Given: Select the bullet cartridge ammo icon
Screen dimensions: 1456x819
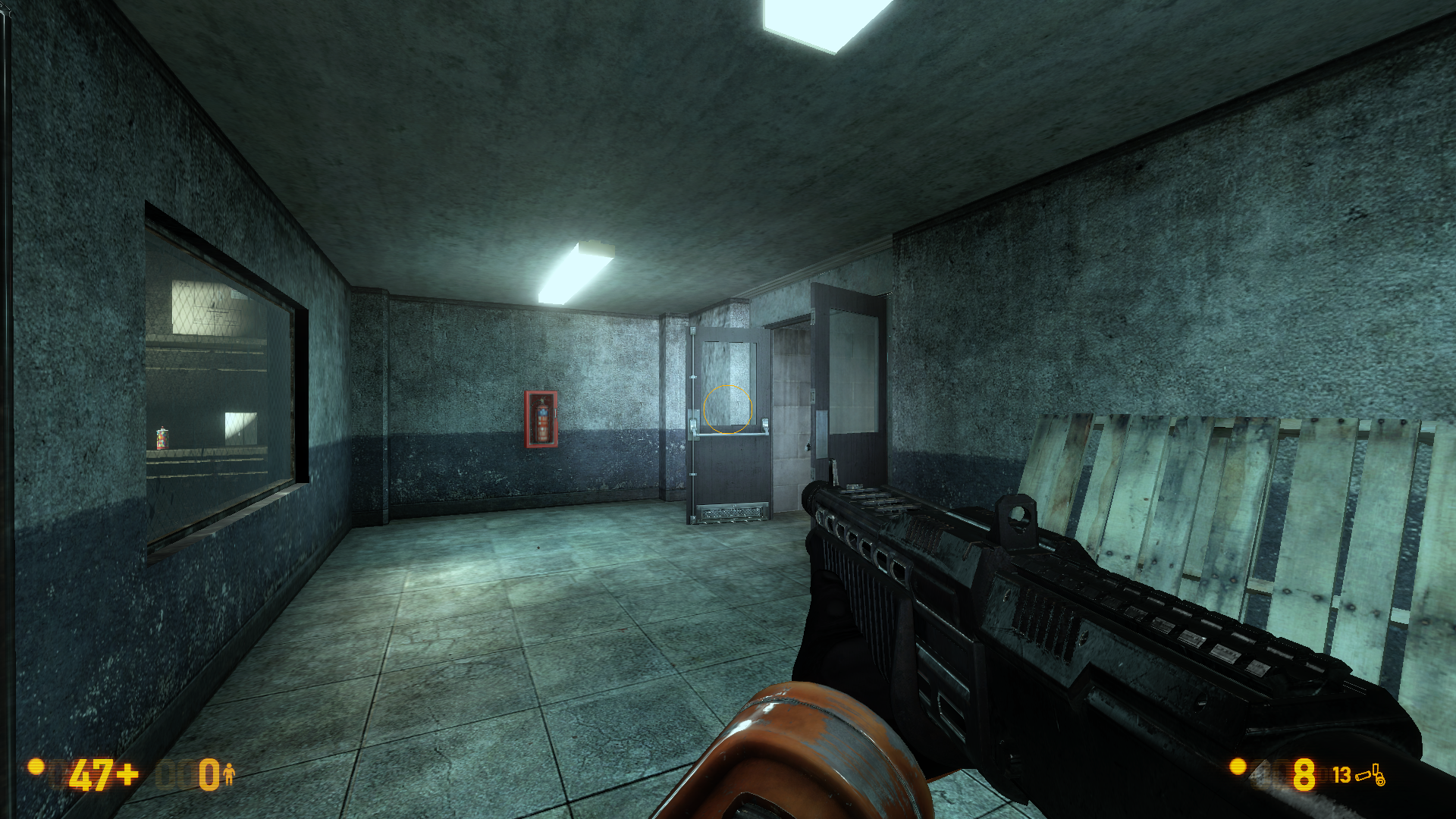Looking at the screenshot, I should pos(1363,777).
